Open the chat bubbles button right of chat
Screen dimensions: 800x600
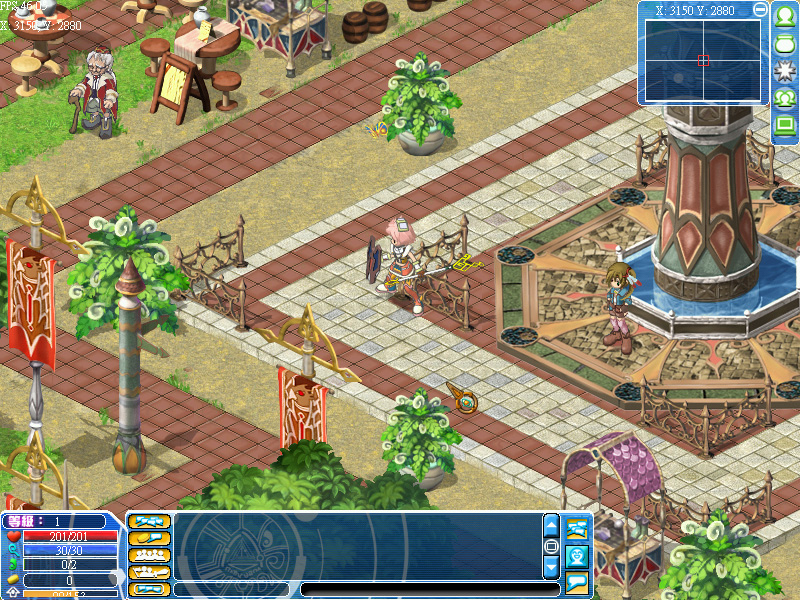click(577, 528)
